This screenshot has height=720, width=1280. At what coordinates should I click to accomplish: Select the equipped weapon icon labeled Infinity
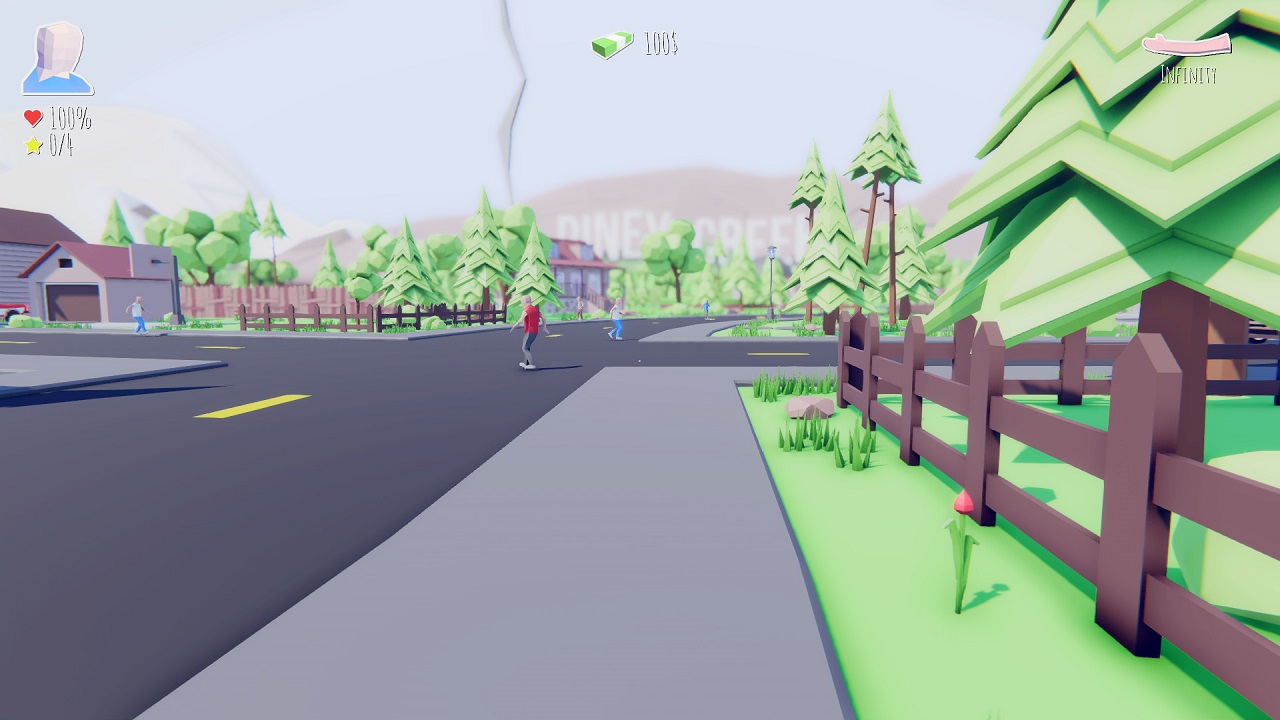[1187, 45]
